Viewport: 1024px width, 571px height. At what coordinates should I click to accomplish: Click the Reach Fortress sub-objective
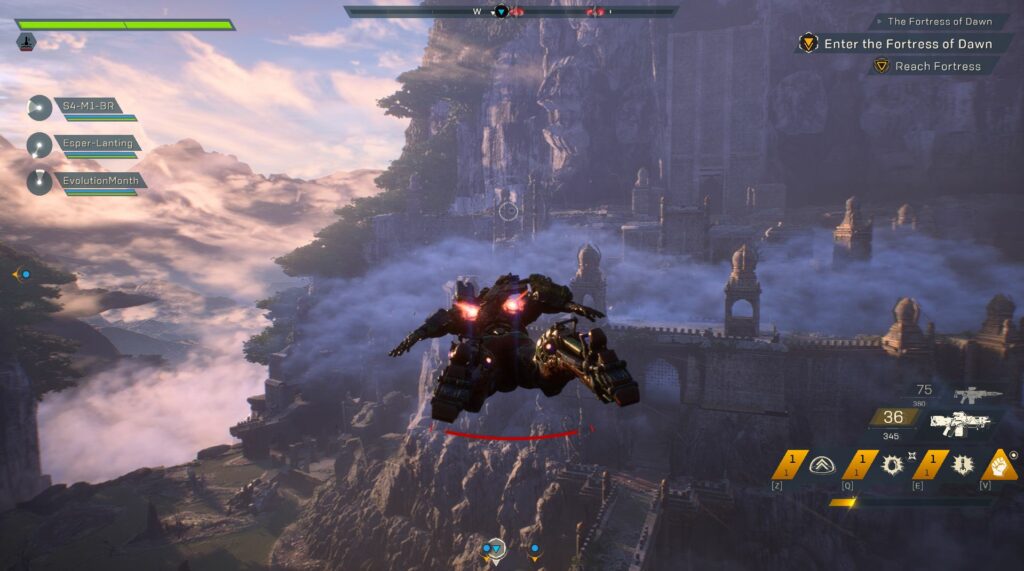click(x=936, y=66)
